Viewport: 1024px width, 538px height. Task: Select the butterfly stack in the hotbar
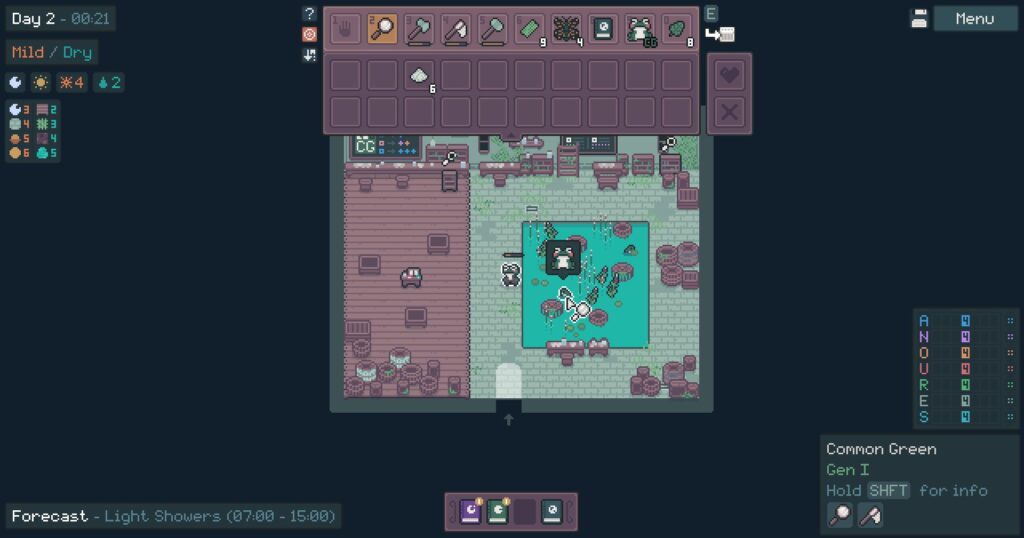(566, 28)
